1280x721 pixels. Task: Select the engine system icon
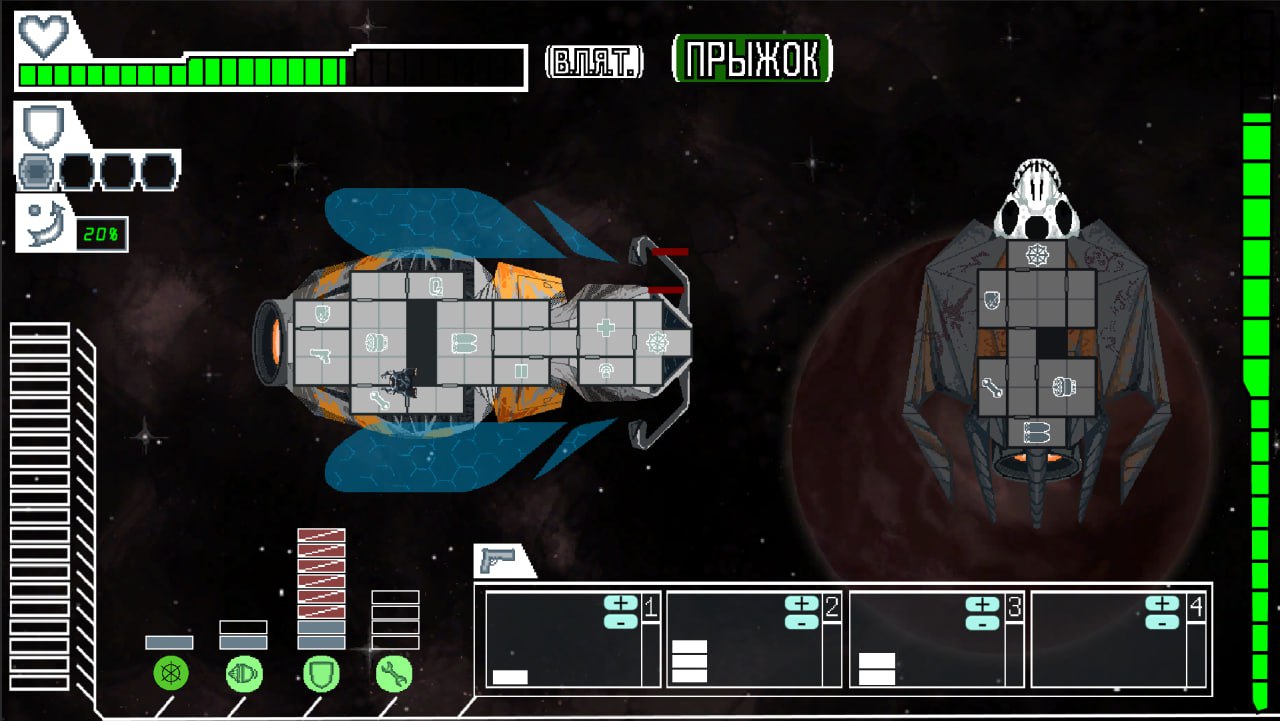(x=244, y=674)
